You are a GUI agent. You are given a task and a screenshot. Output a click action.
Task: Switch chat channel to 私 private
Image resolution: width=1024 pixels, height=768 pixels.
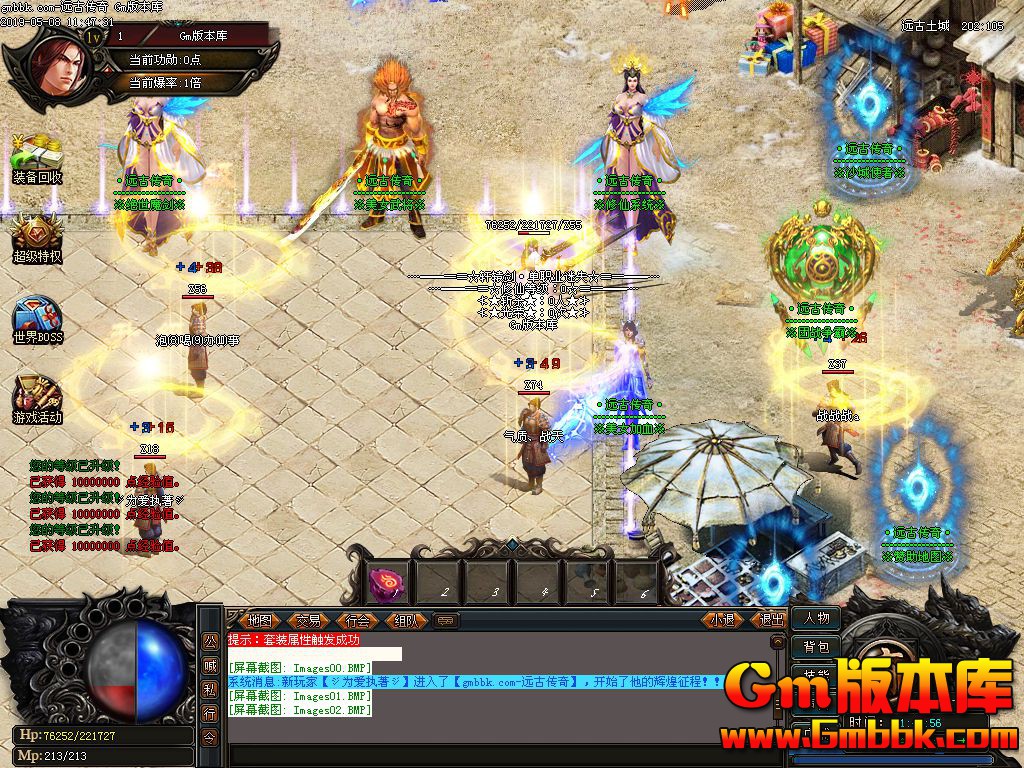210,689
